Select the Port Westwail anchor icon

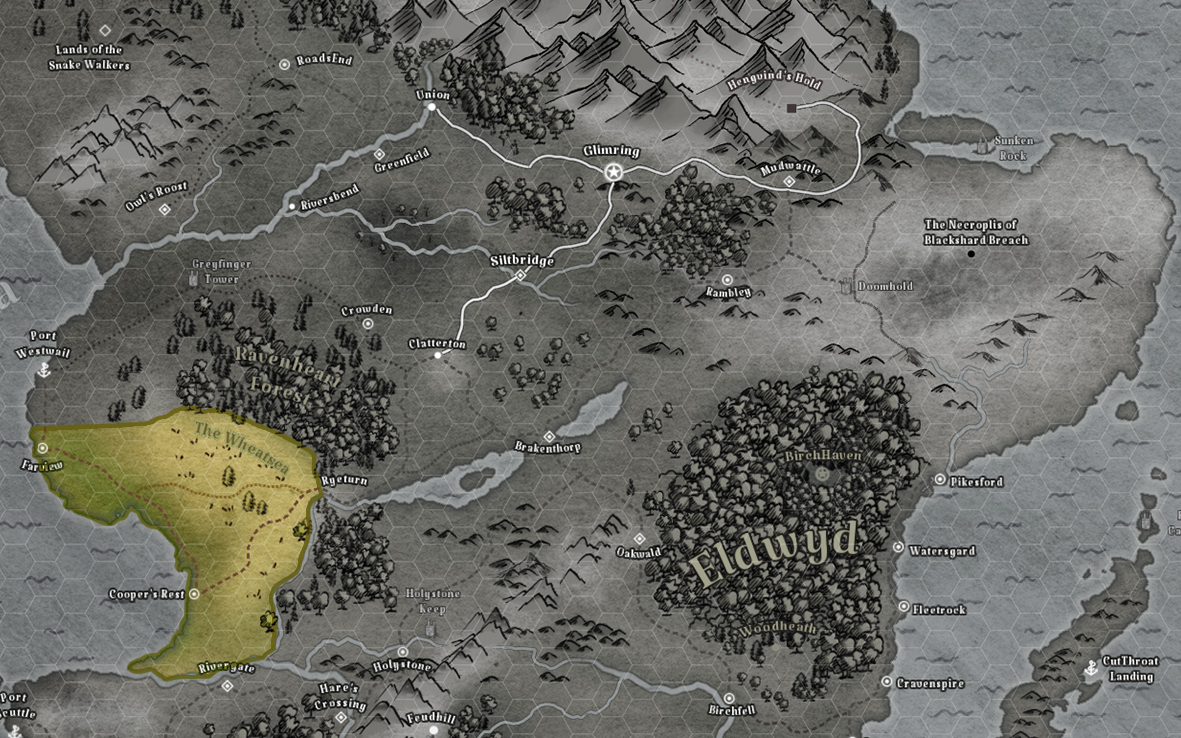(x=43, y=370)
